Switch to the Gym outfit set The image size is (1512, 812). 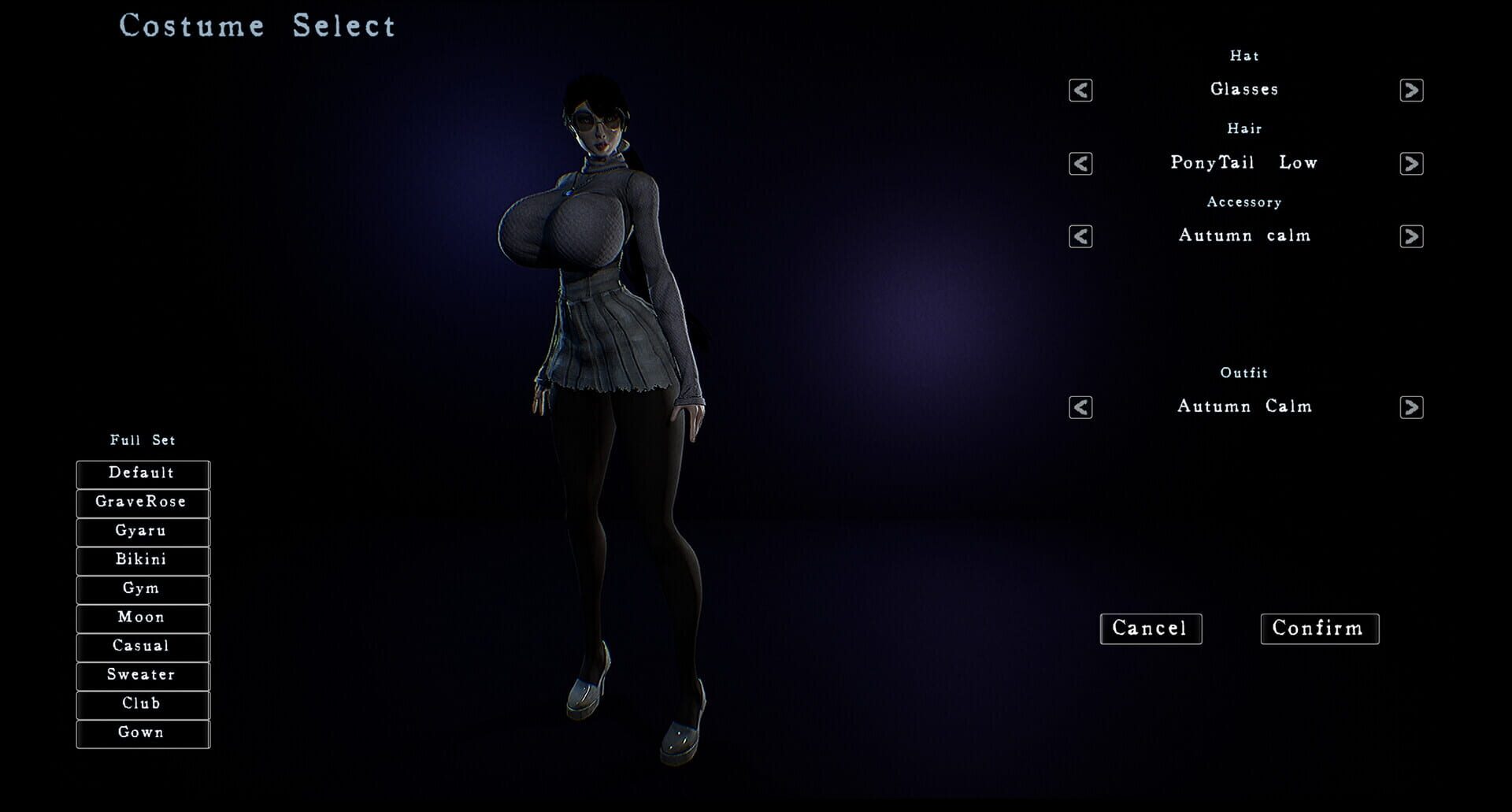[142, 589]
